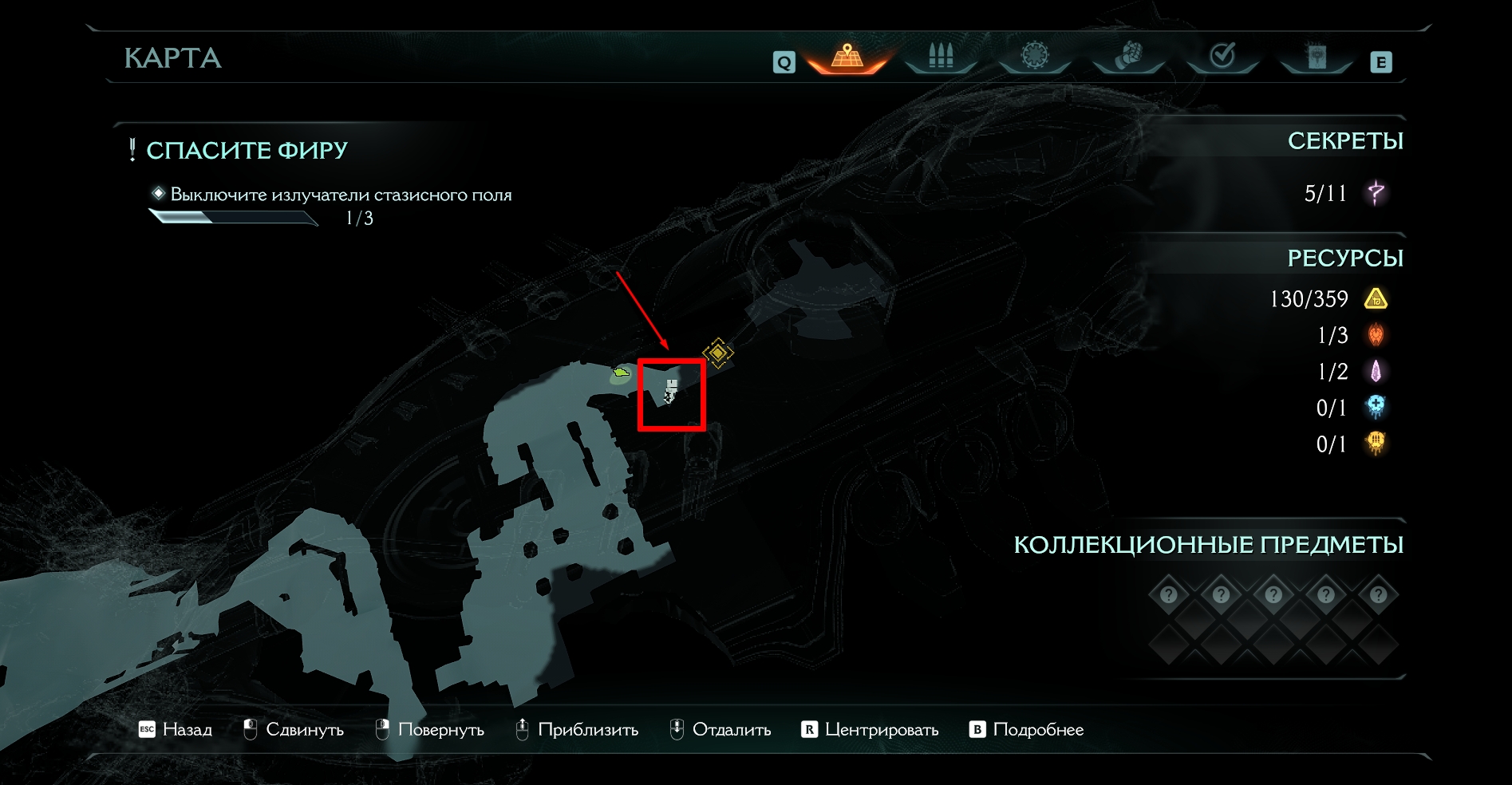The height and width of the screenshot is (785, 1512).
Task: Select the green player marker on map
Action: click(x=621, y=372)
